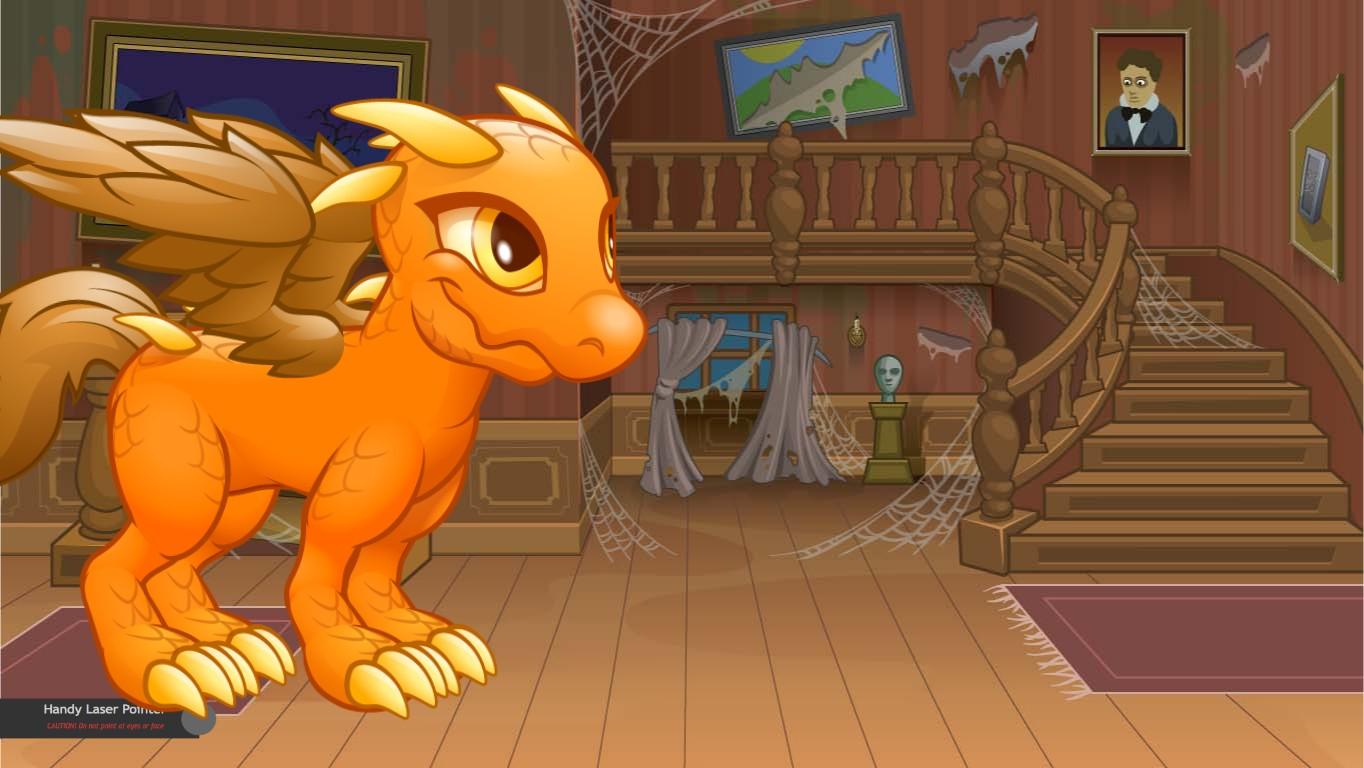Open the mountain landscape painting above the banister
This screenshot has width=1364, height=768.
[812, 75]
